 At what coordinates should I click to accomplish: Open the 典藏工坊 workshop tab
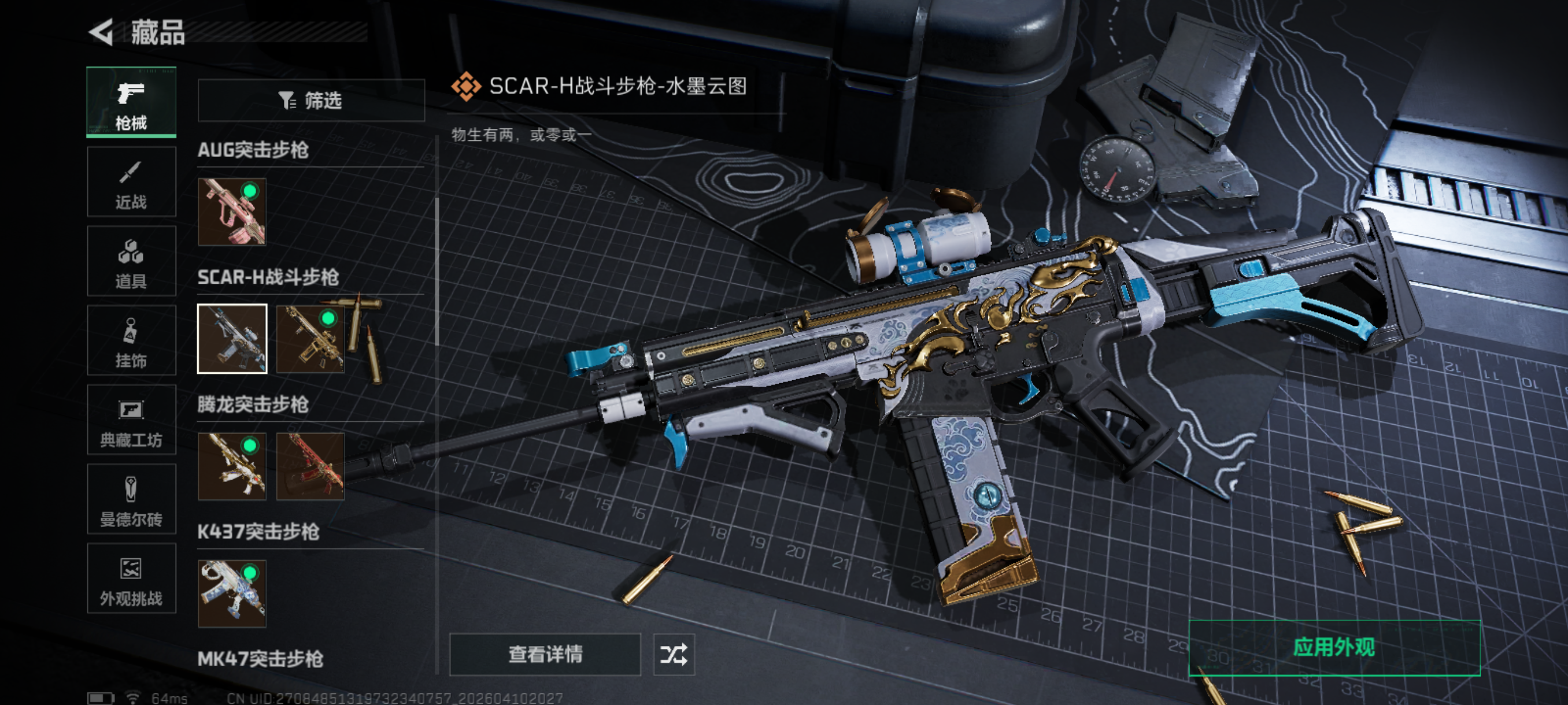tap(131, 420)
